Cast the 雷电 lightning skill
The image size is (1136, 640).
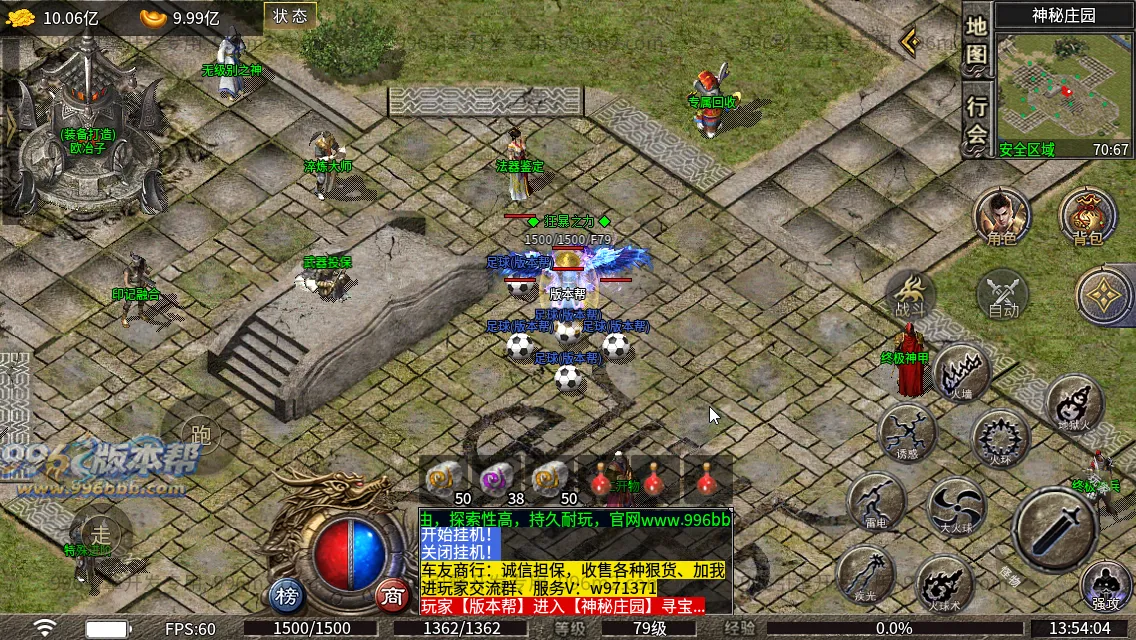(876, 501)
